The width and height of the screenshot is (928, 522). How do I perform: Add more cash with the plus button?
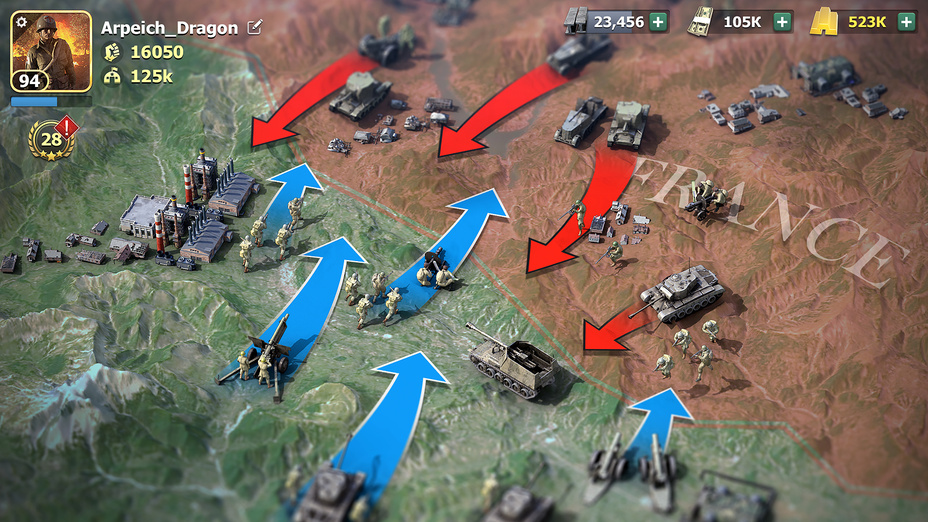(782, 21)
